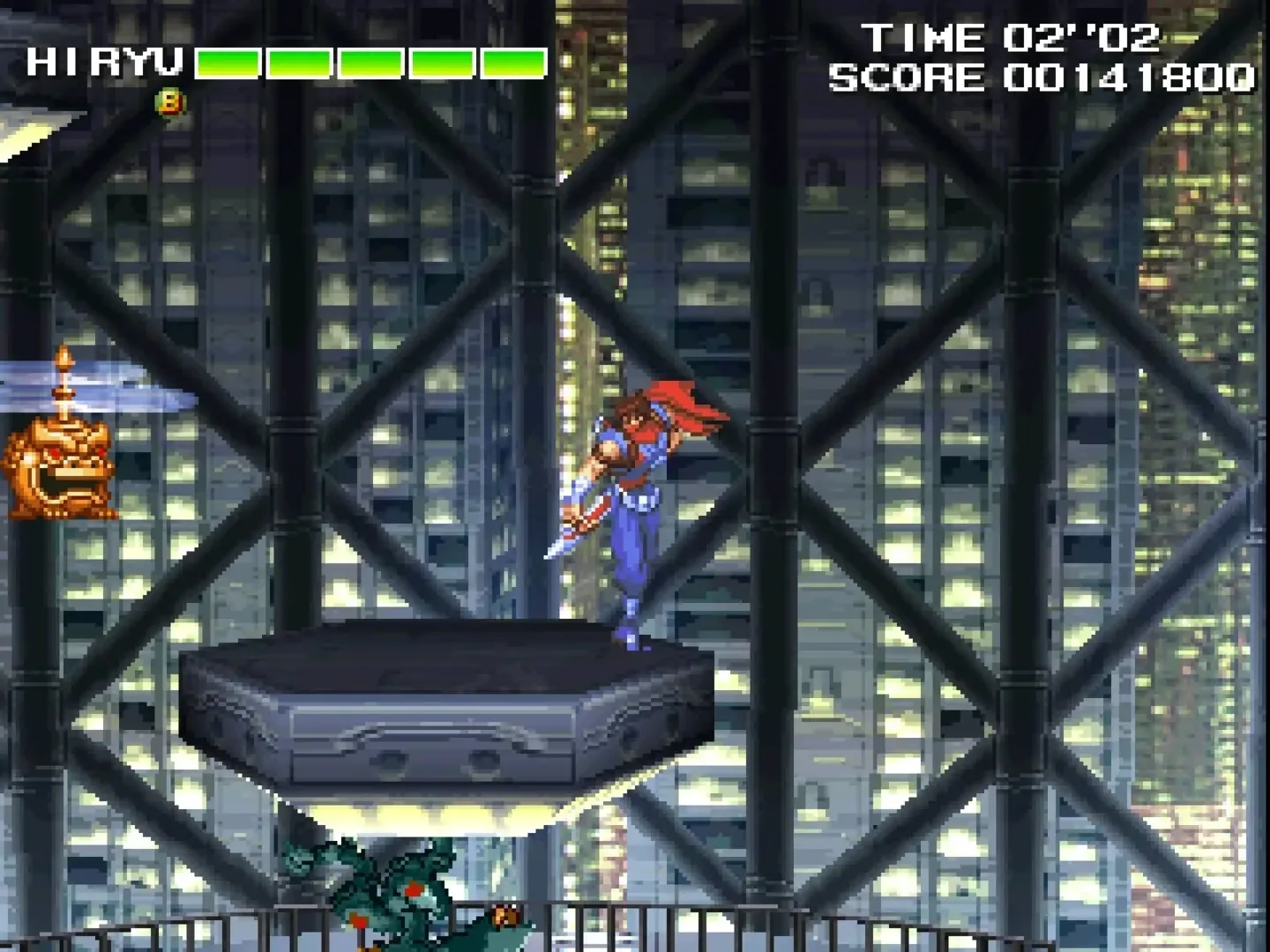Toggle the middle health bar segment

coord(369,63)
